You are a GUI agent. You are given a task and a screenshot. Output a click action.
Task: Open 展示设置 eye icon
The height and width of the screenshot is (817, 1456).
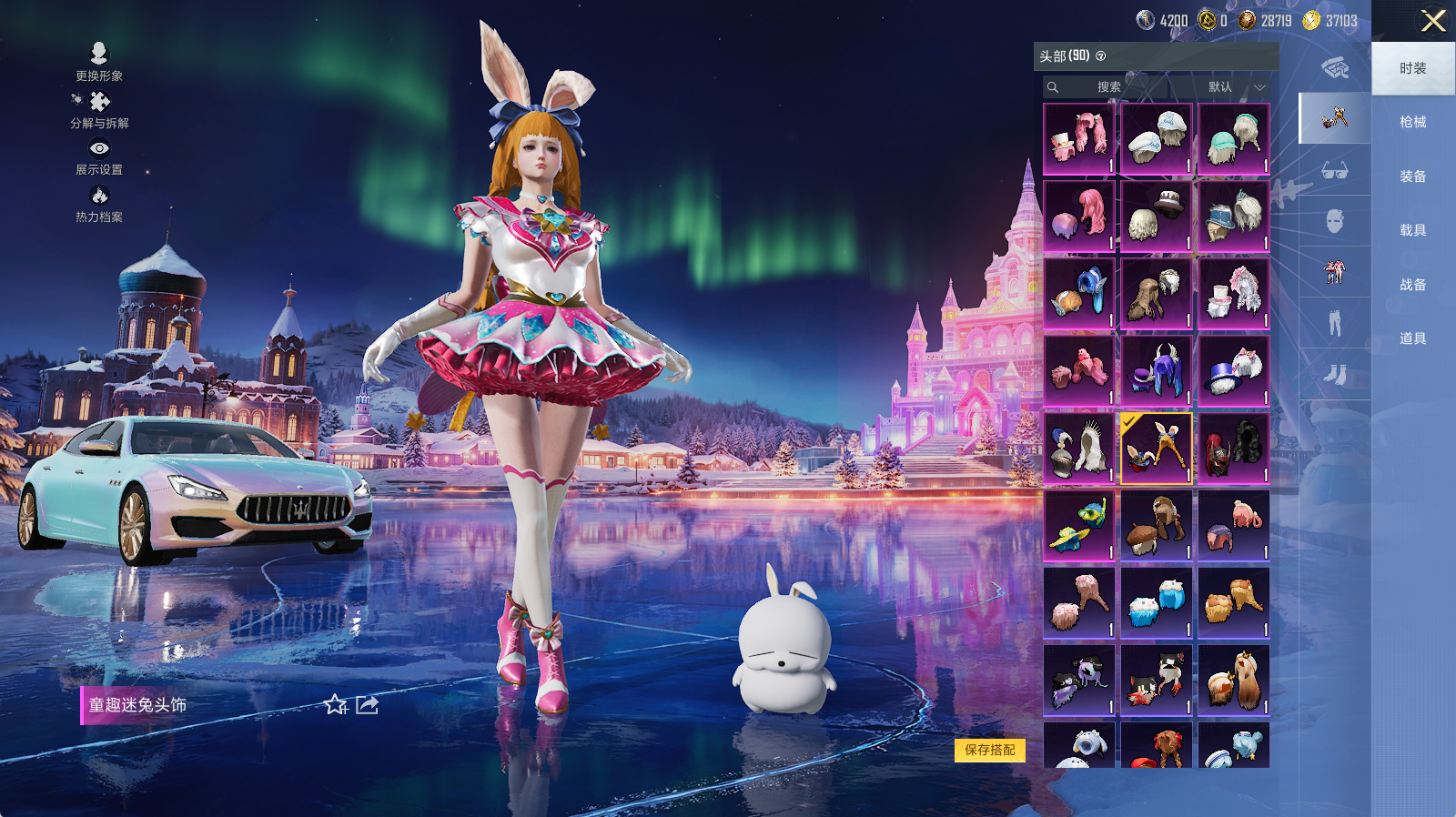[x=99, y=155]
